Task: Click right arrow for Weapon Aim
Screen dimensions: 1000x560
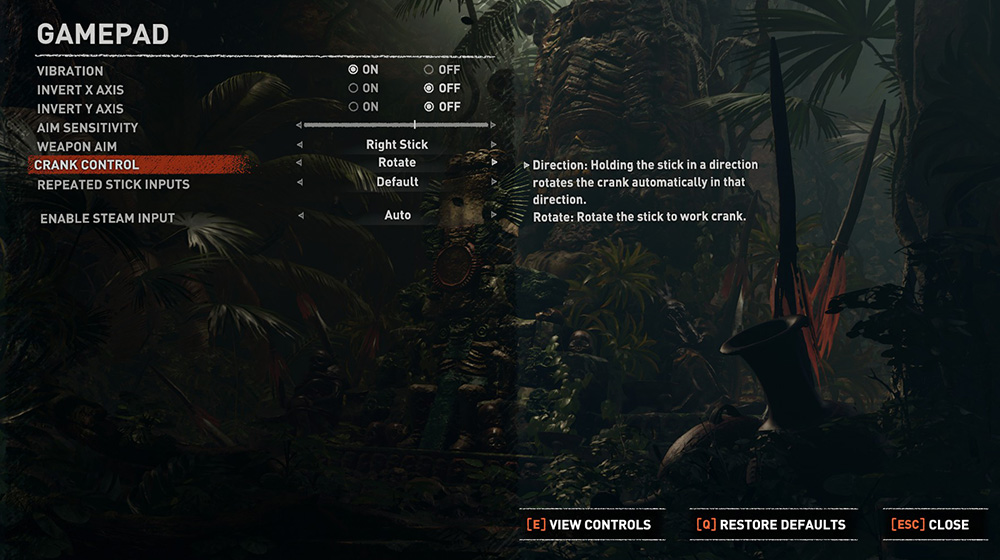Action: click(494, 144)
